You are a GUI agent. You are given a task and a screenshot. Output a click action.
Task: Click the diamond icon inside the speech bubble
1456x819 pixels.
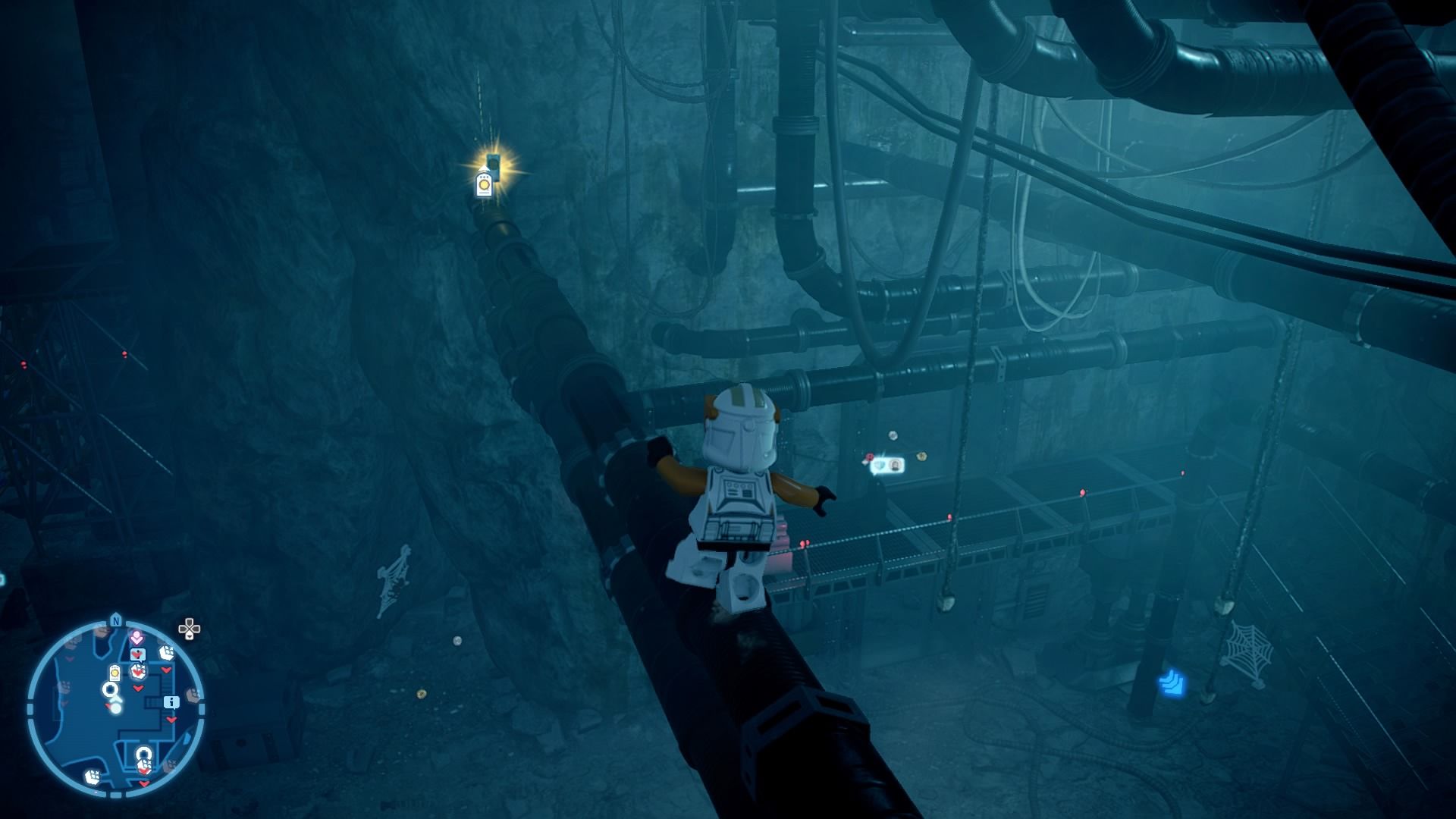coord(880,466)
